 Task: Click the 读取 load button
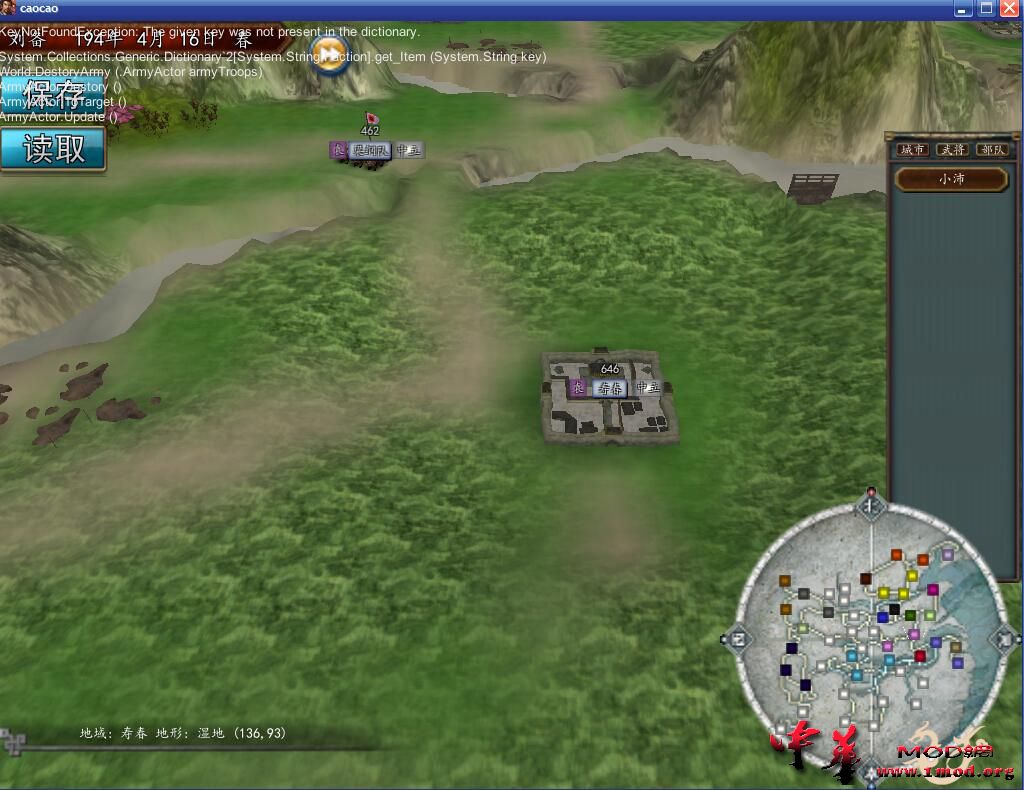(x=53, y=149)
